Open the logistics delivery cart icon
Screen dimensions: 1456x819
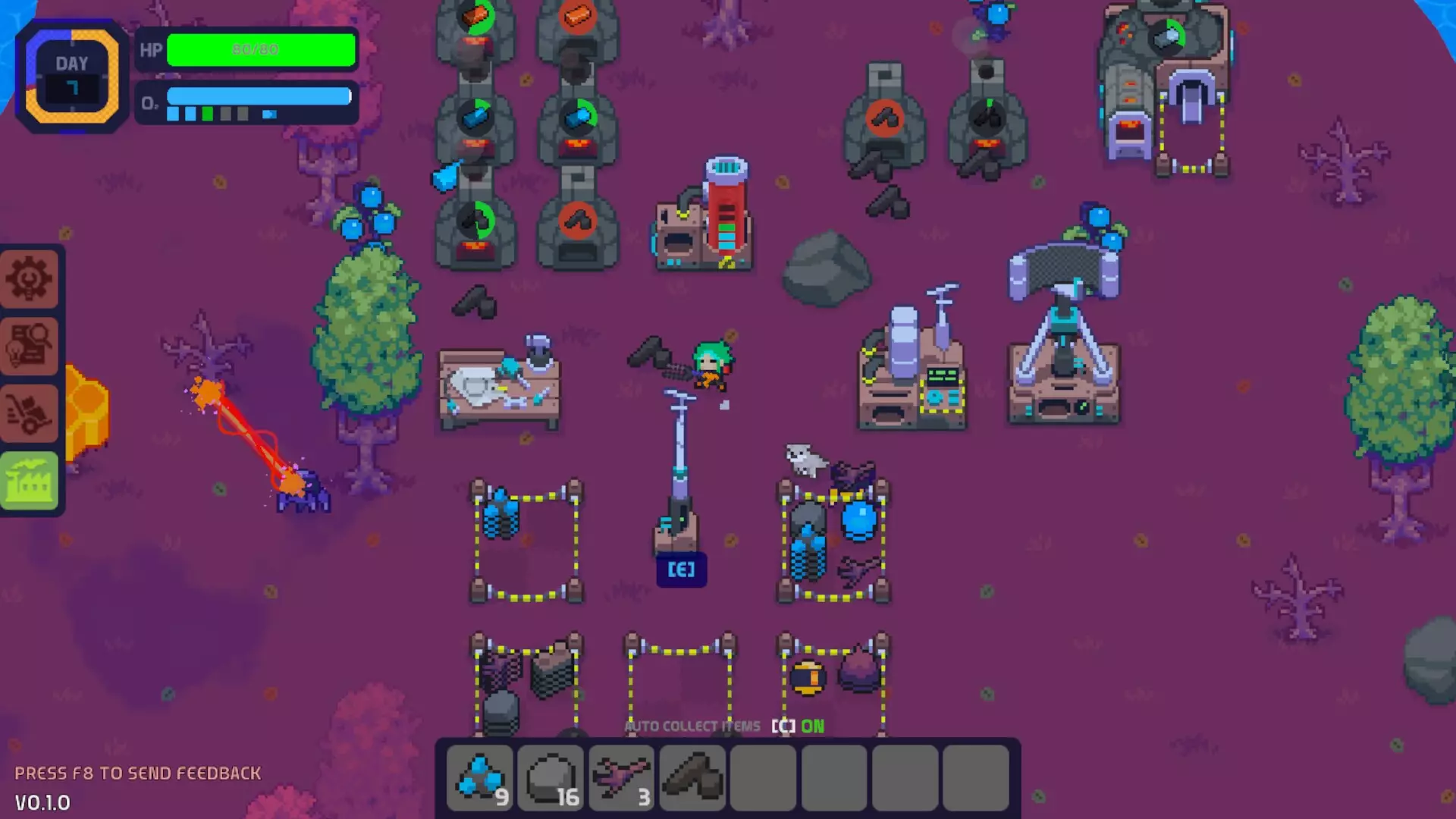(30, 413)
